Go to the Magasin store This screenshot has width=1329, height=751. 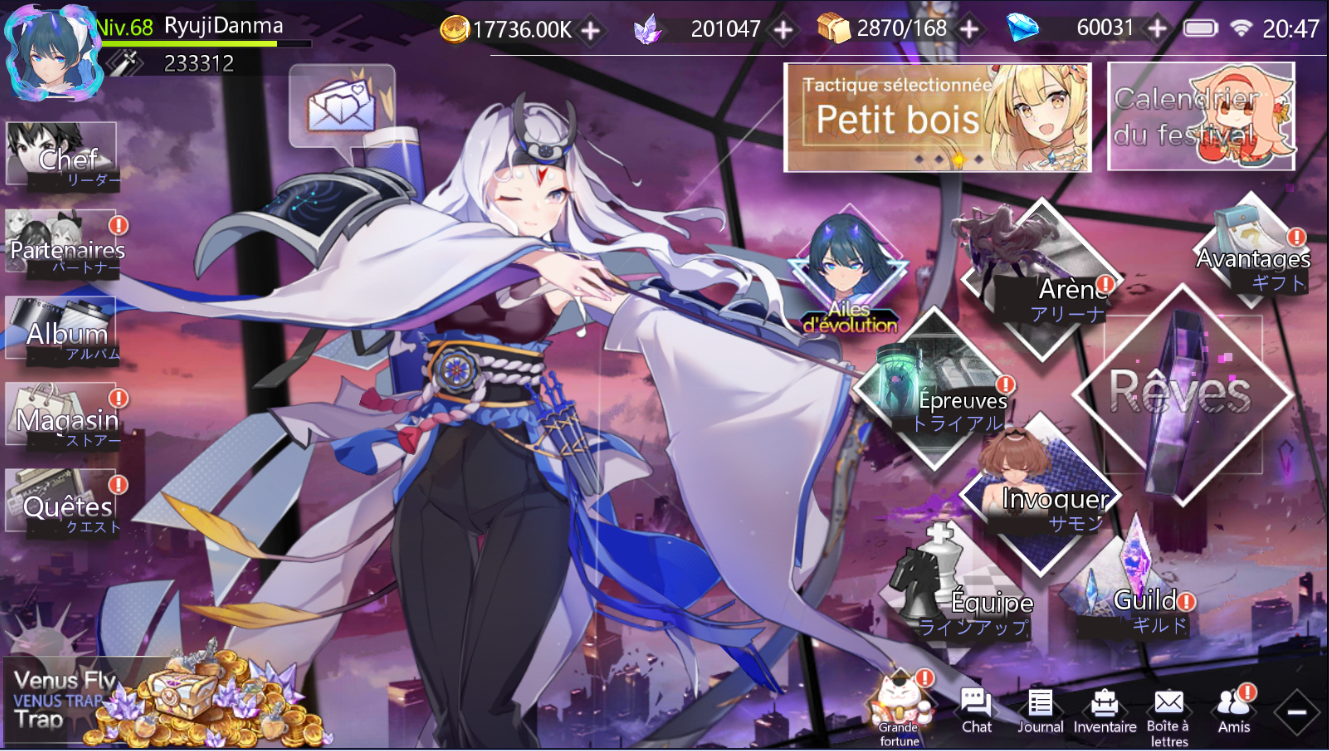[x=62, y=415]
